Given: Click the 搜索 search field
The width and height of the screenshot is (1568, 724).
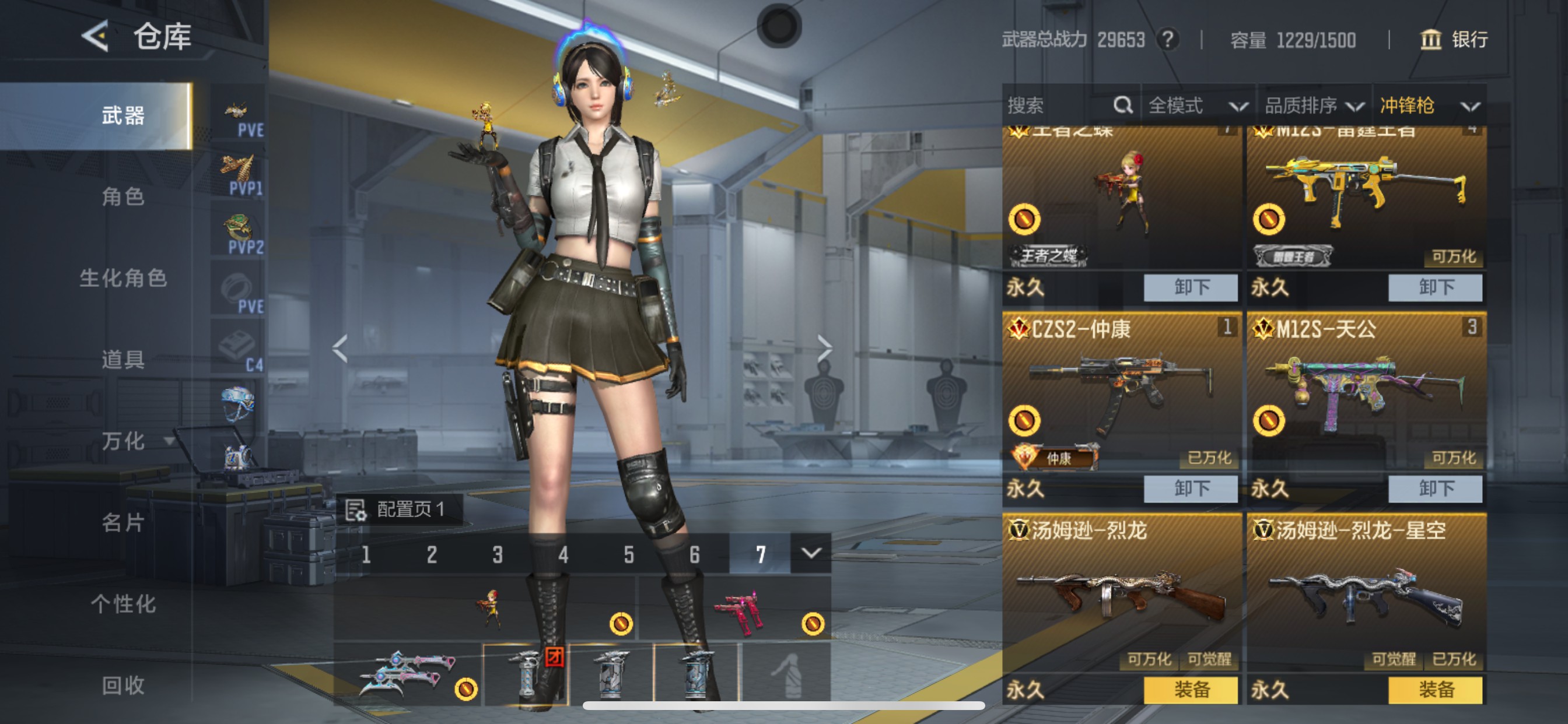Looking at the screenshot, I should pos(1059,106).
